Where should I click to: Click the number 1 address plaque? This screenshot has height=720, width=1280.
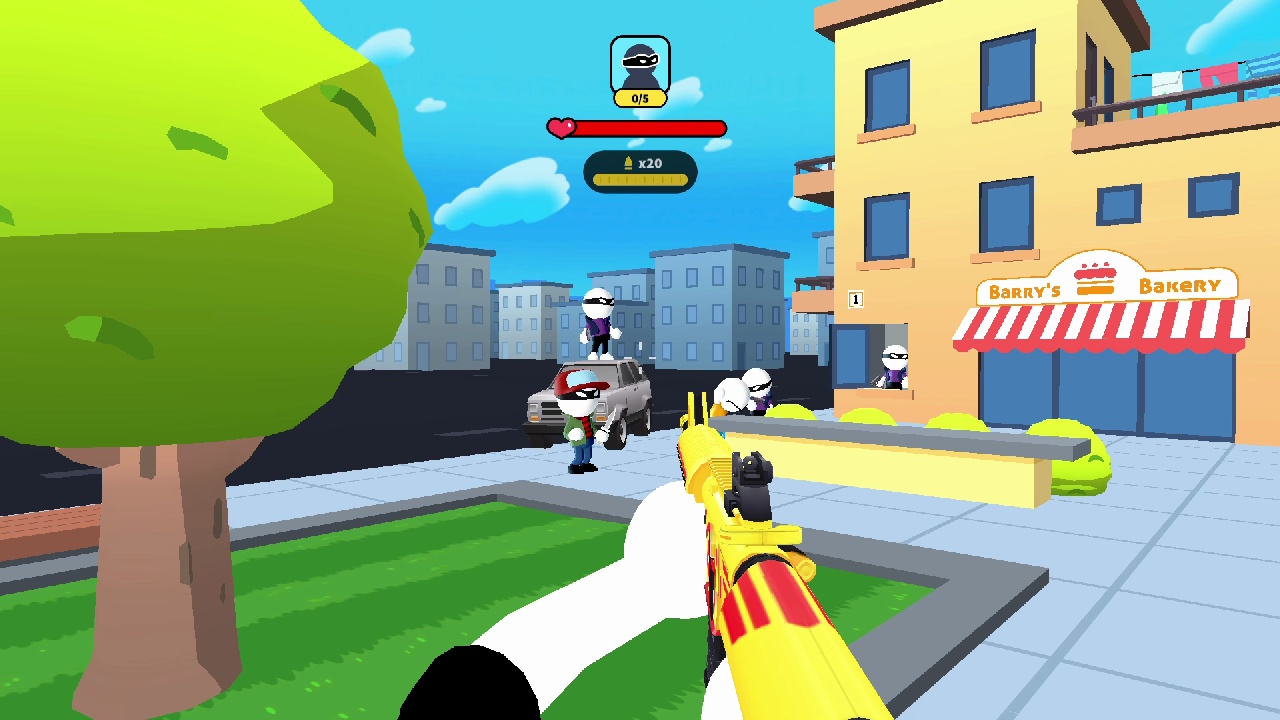(855, 299)
